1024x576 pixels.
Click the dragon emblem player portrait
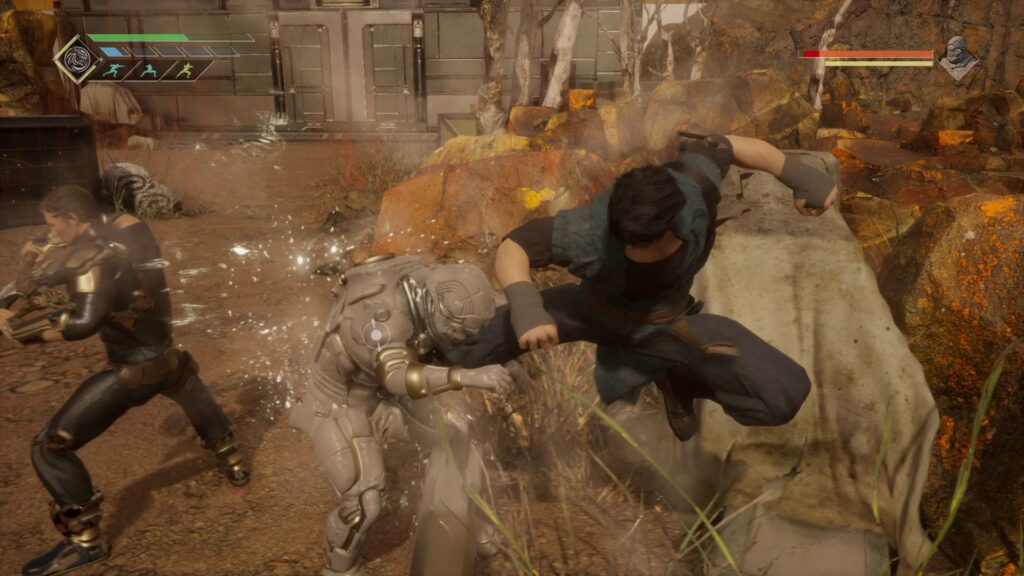tap(76, 59)
